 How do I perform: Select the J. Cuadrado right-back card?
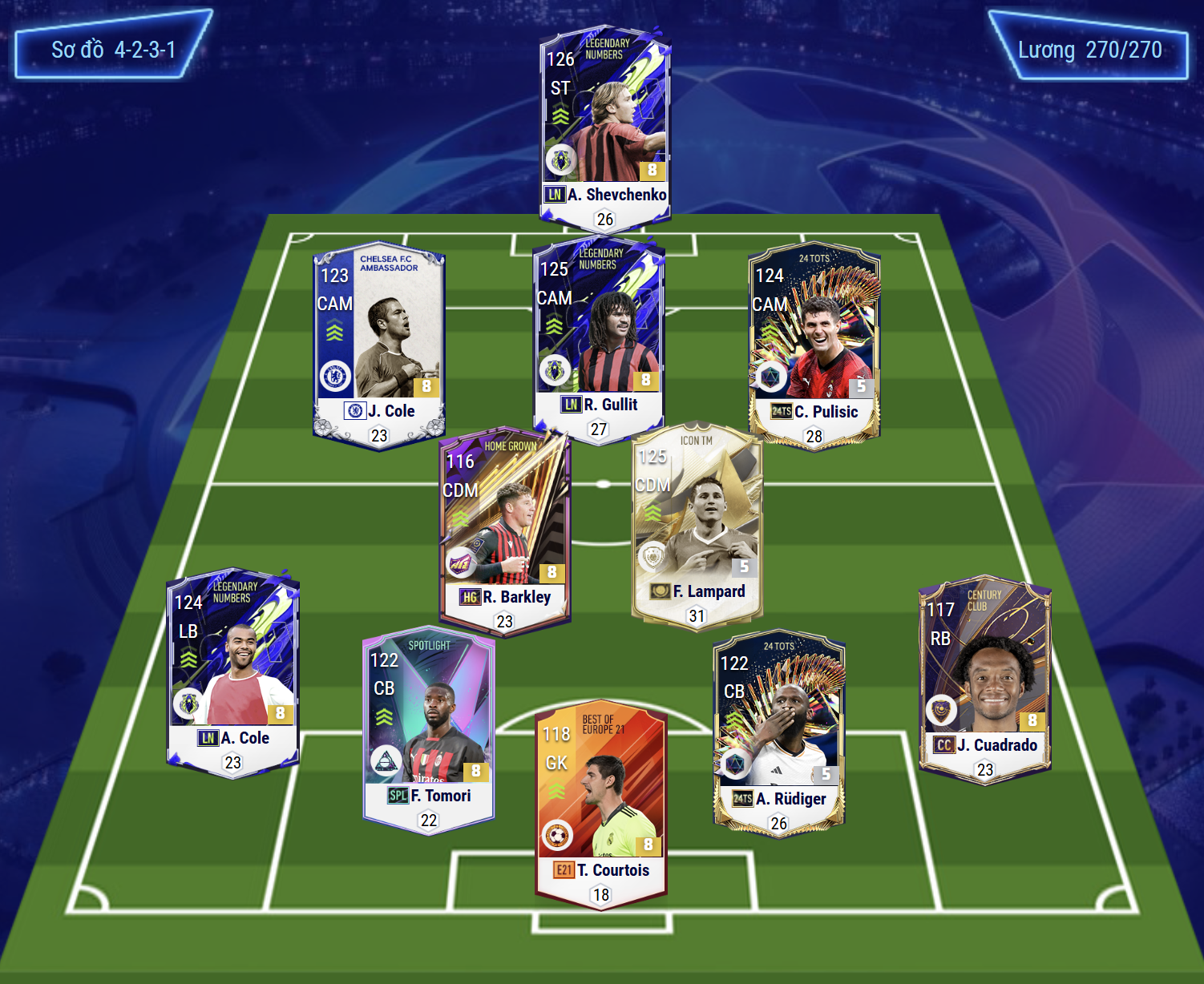[x=984, y=677]
